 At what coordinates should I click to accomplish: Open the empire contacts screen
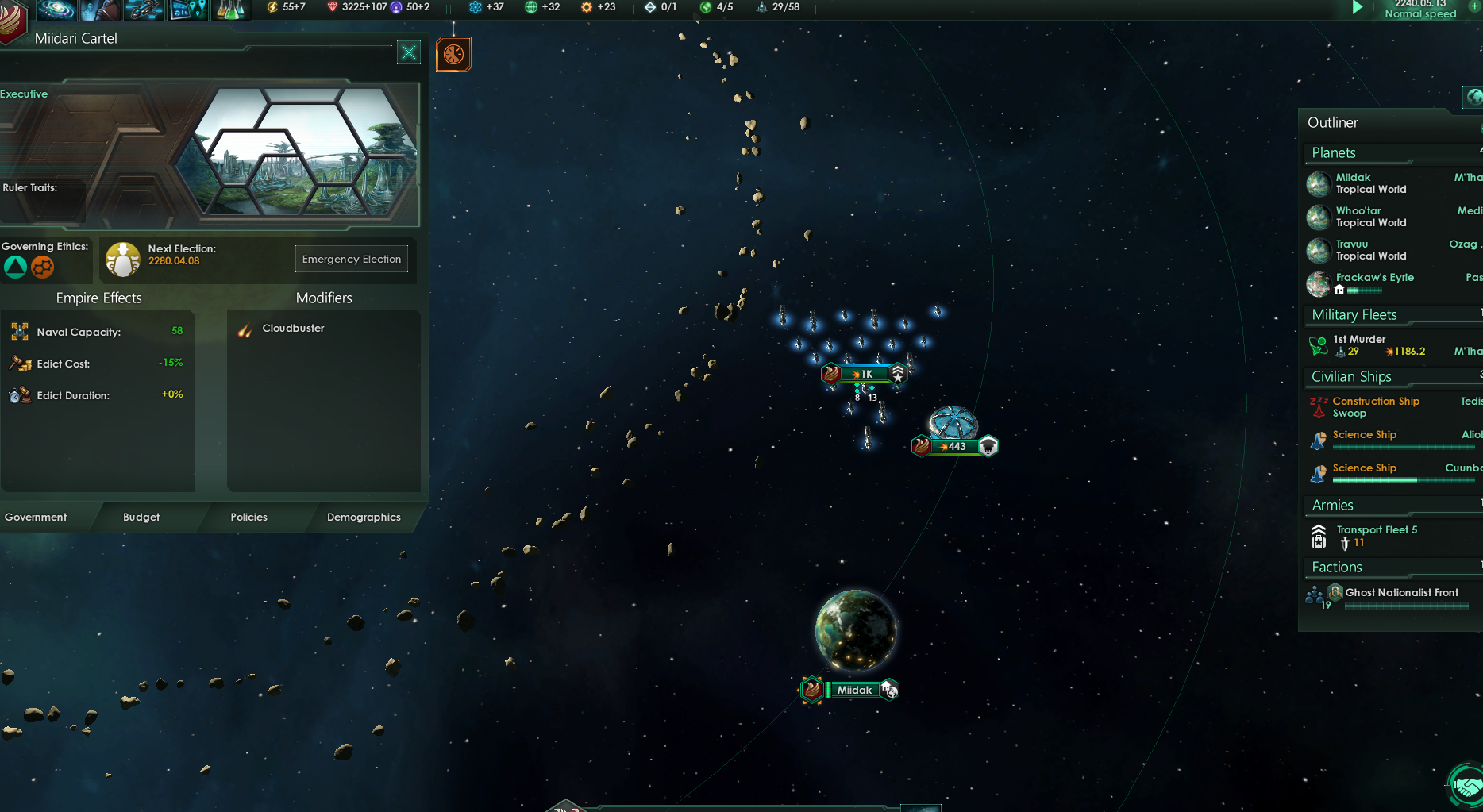(x=99, y=9)
